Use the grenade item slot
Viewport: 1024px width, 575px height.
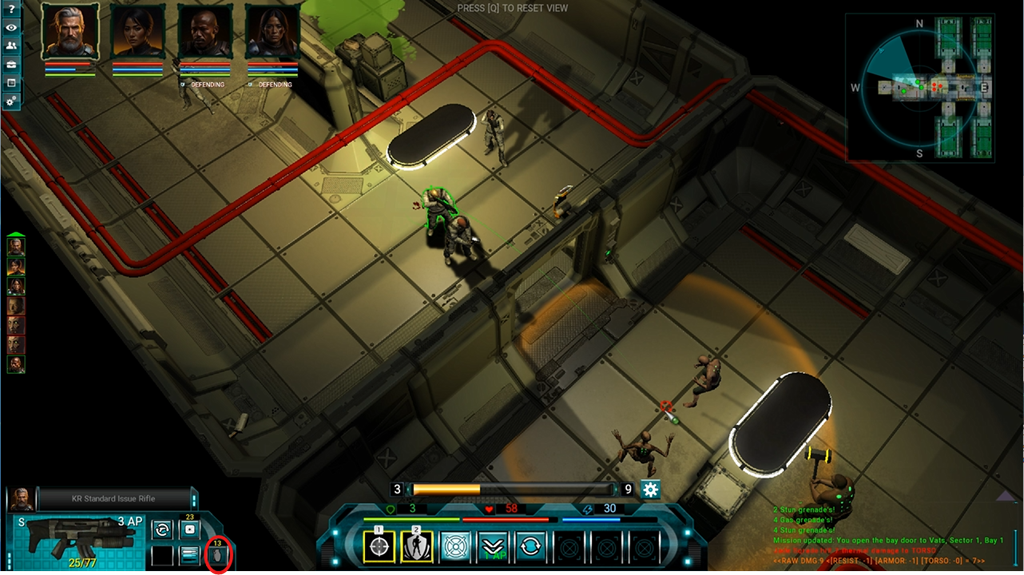click(218, 553)
